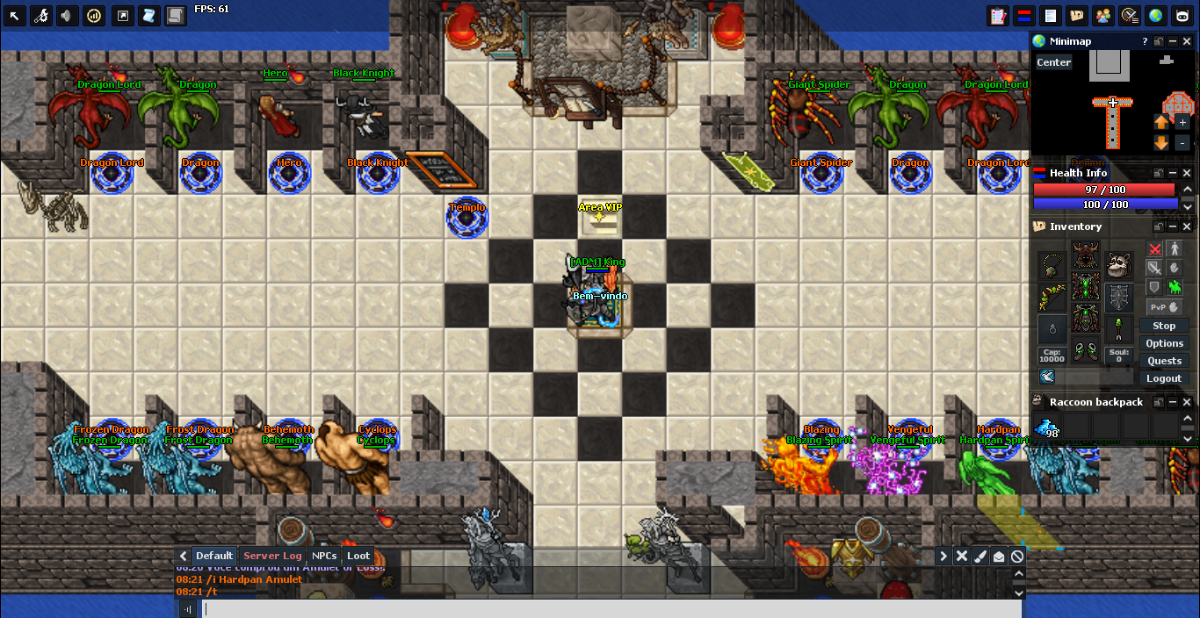Open the Options menu
This screenshot has width=1200, height=618.
(1164, 343)
